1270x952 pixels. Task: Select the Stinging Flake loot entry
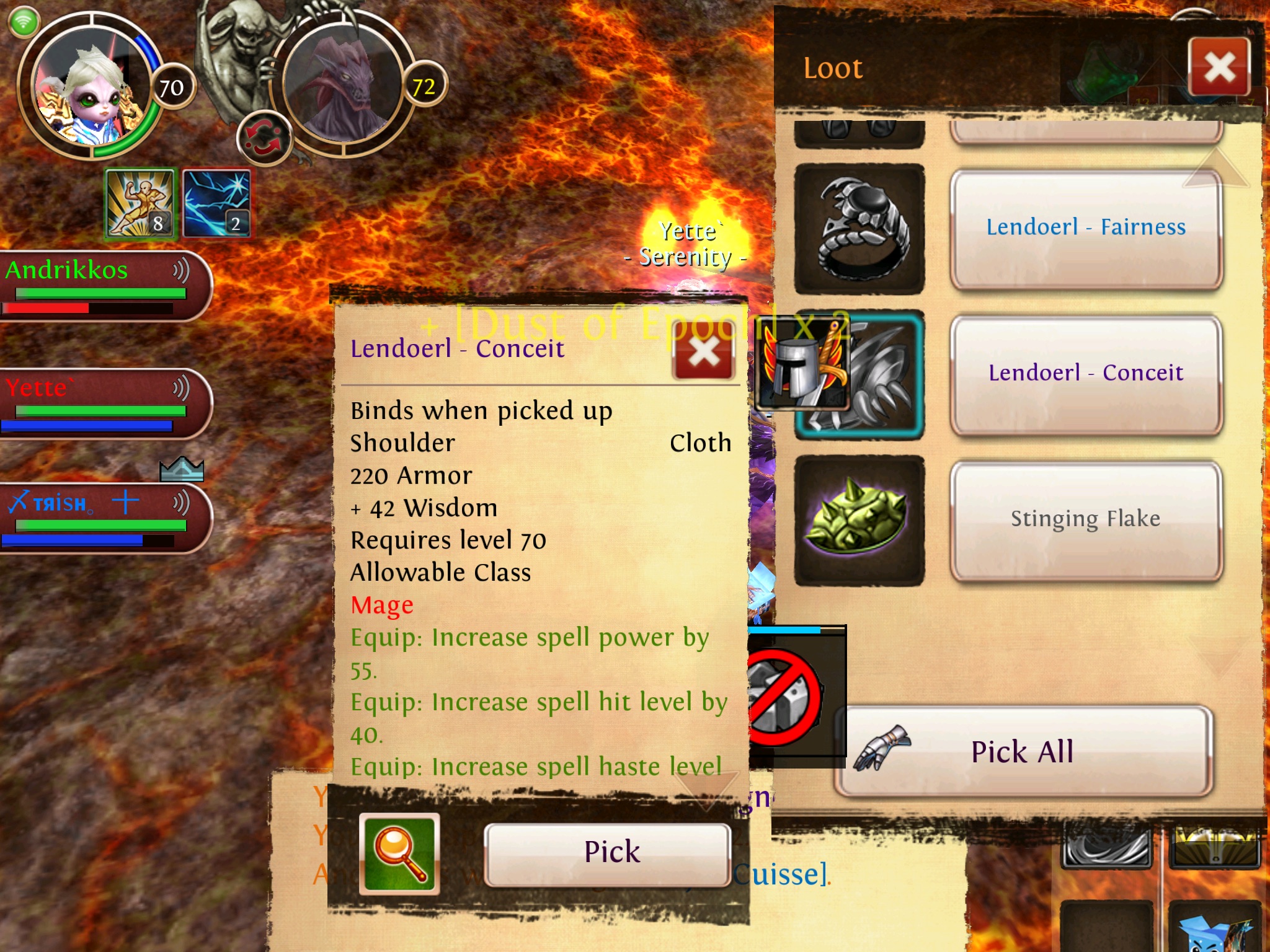[x=1086, y=519]
